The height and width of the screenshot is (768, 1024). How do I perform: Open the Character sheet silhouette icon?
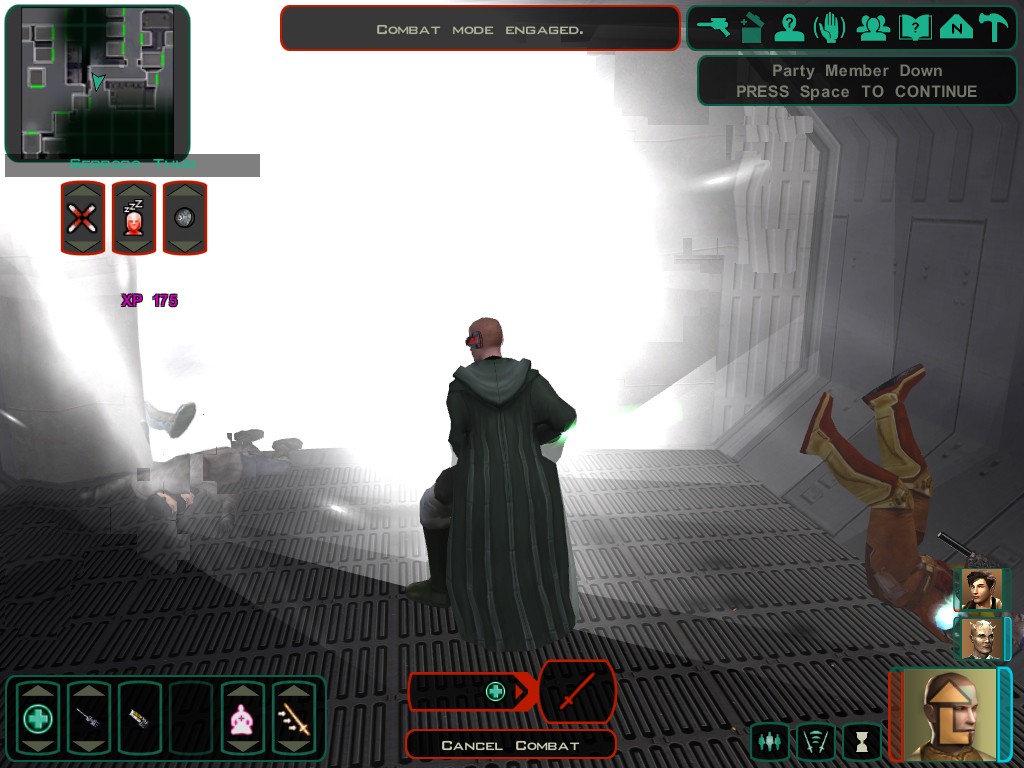point(790,28)
